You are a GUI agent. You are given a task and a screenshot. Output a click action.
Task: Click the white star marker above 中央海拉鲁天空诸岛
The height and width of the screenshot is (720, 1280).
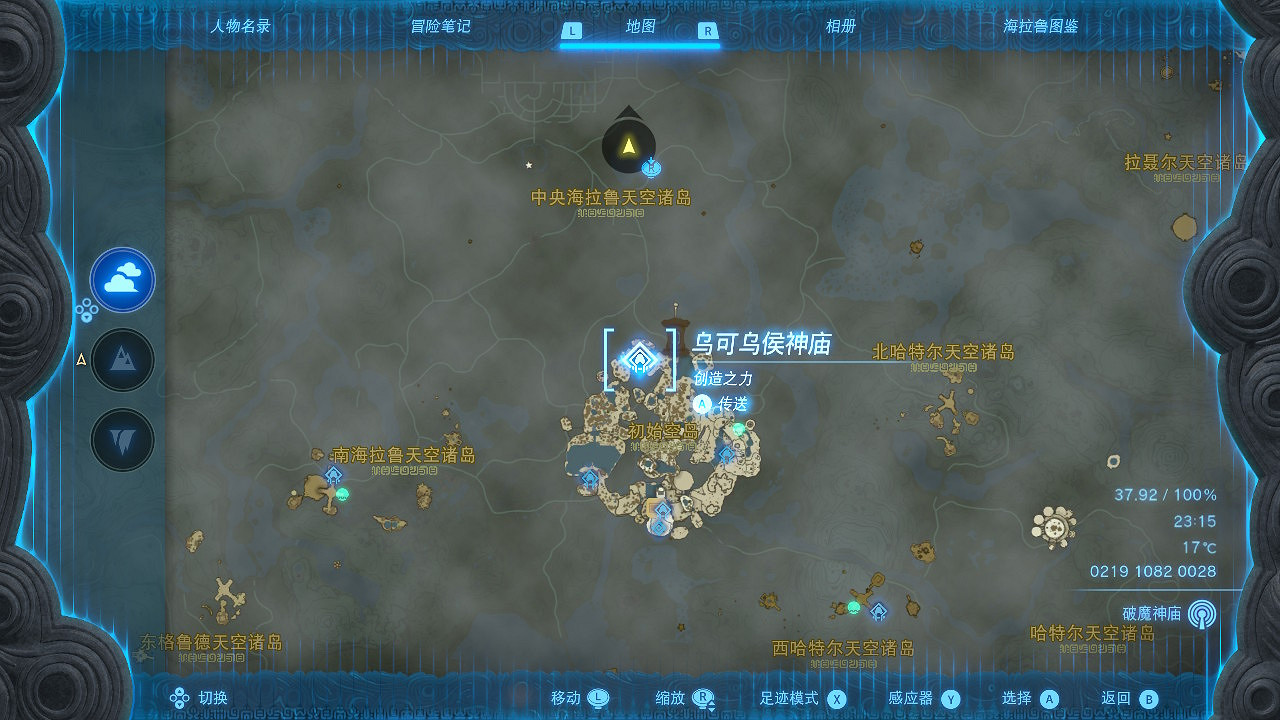tap(528, 167)
